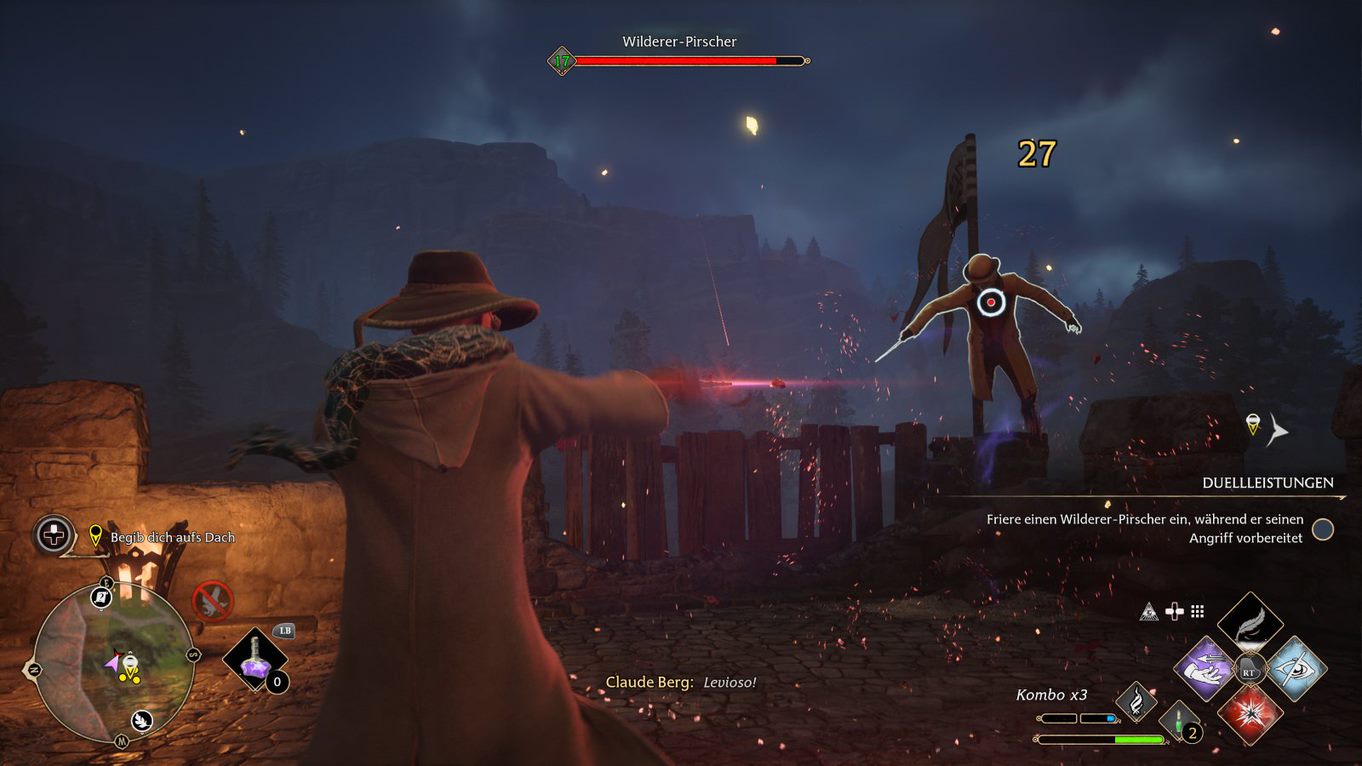Click the talent grid dots icon near spell diamond

coord(1197,611)
